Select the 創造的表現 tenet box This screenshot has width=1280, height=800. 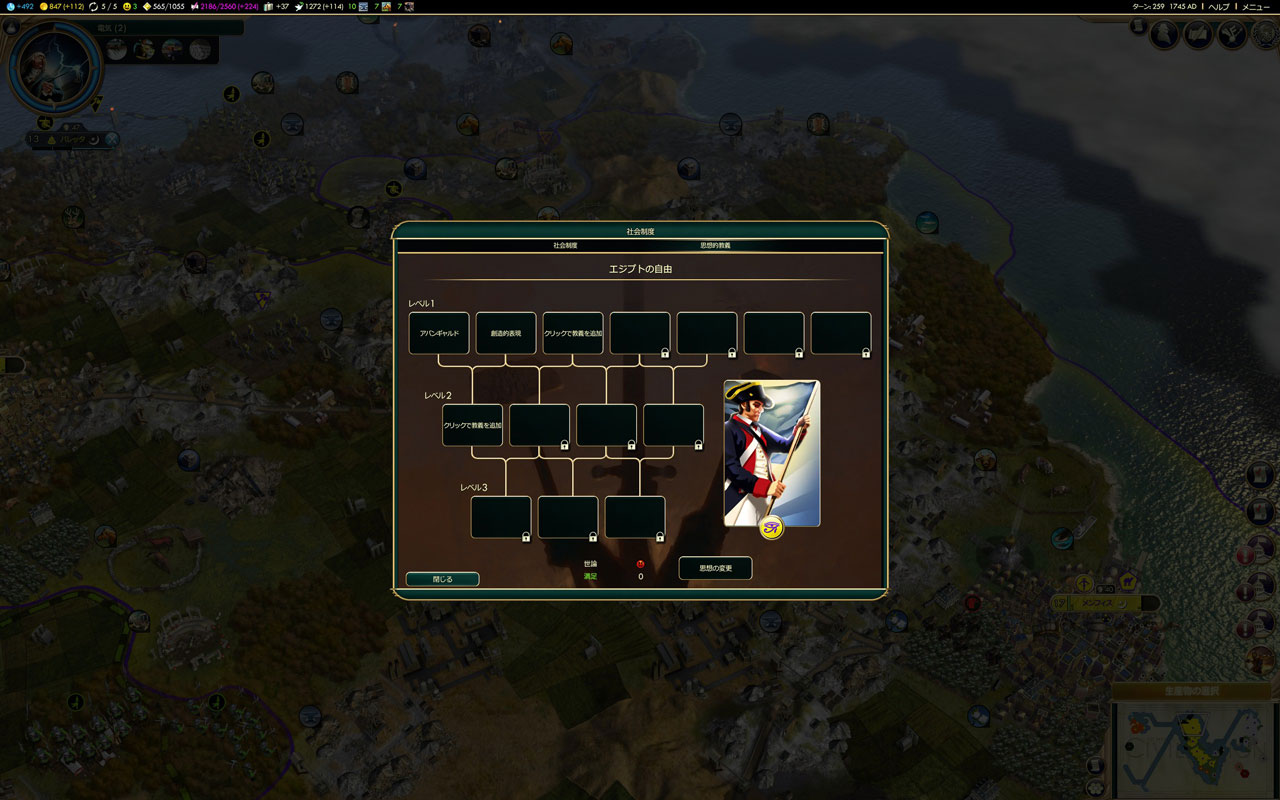pos(506,333)
